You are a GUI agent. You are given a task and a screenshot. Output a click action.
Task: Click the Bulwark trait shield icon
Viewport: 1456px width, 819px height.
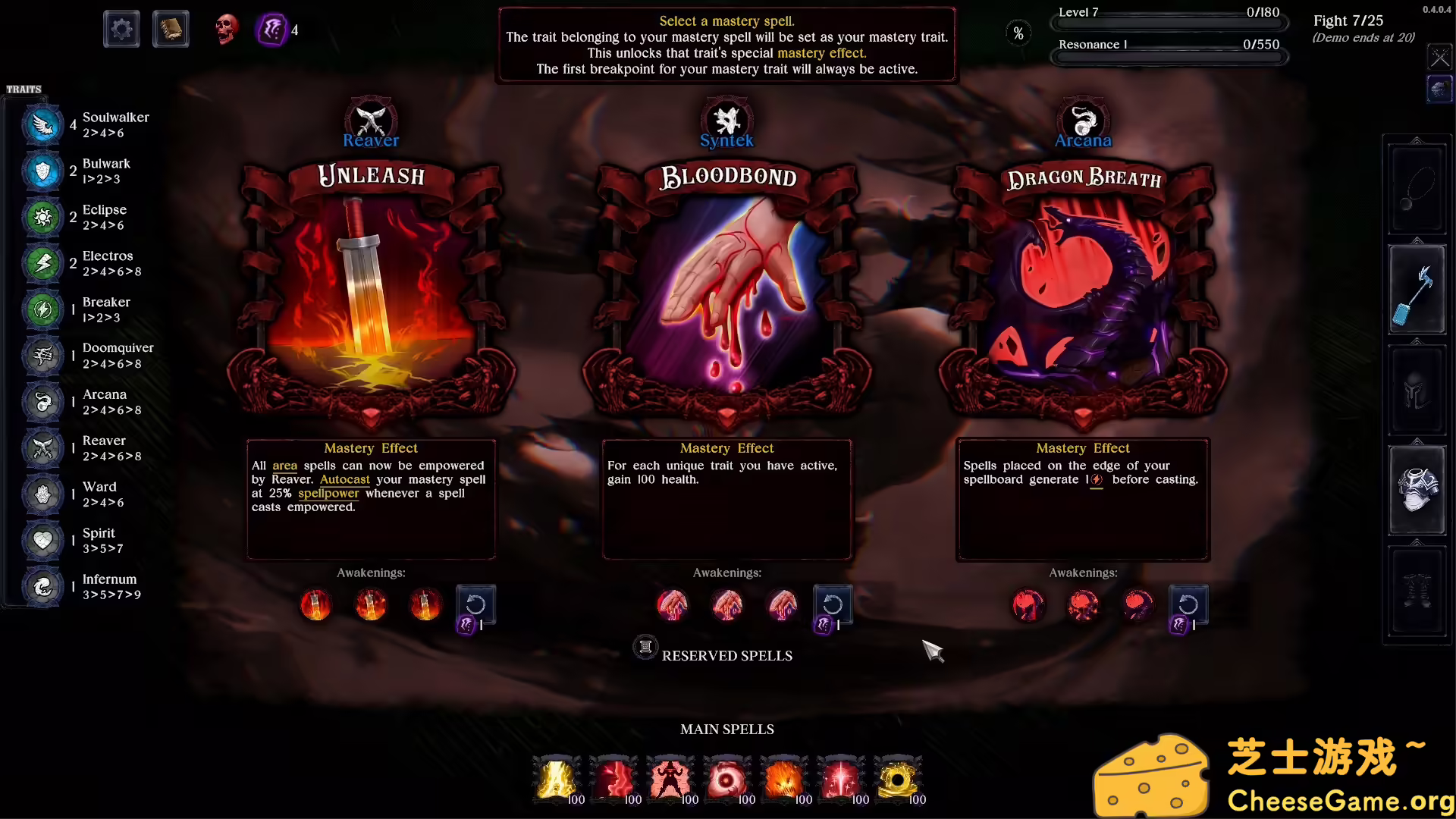coord(42,171)
